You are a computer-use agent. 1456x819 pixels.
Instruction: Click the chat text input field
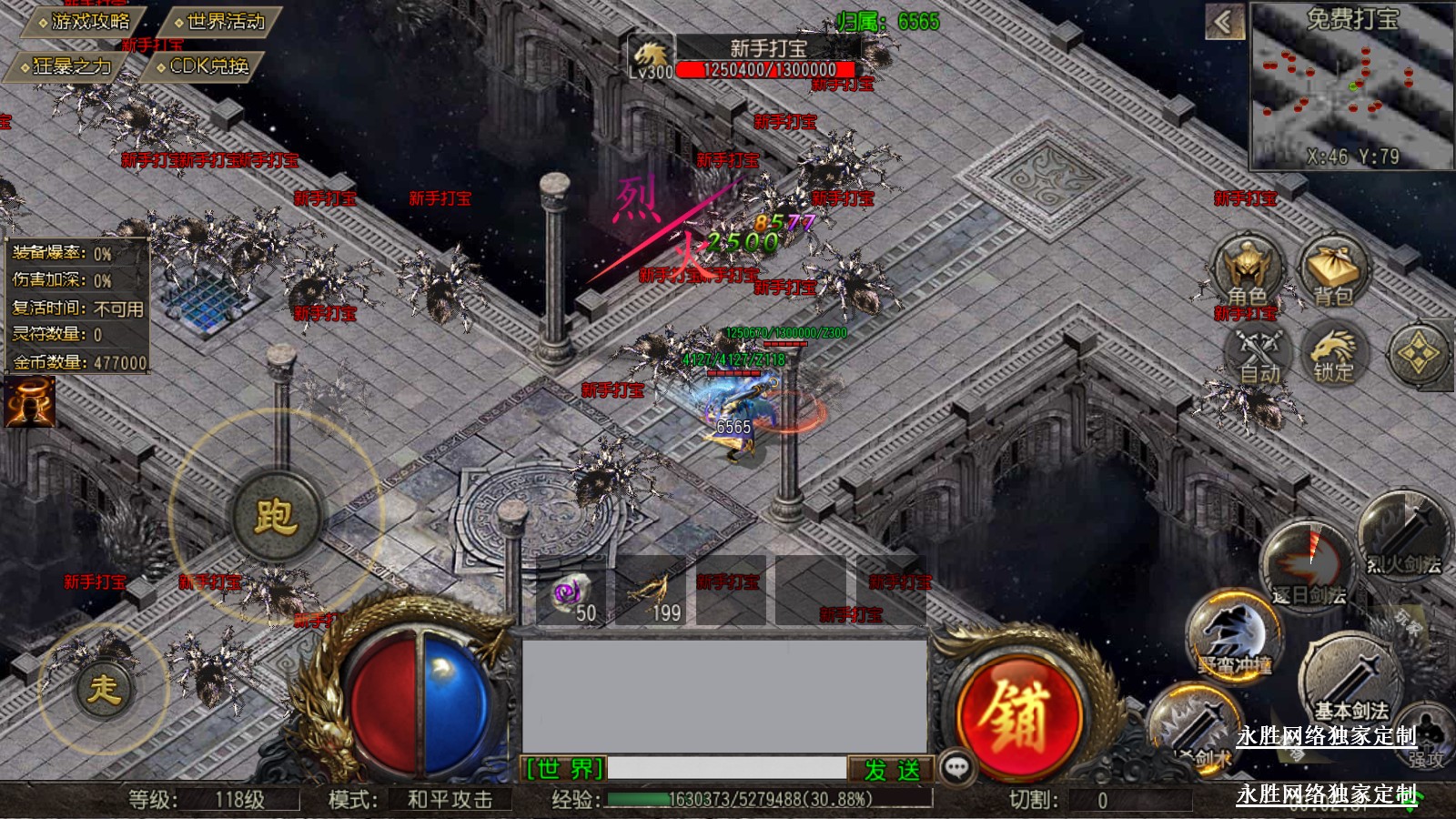(726, 769)
